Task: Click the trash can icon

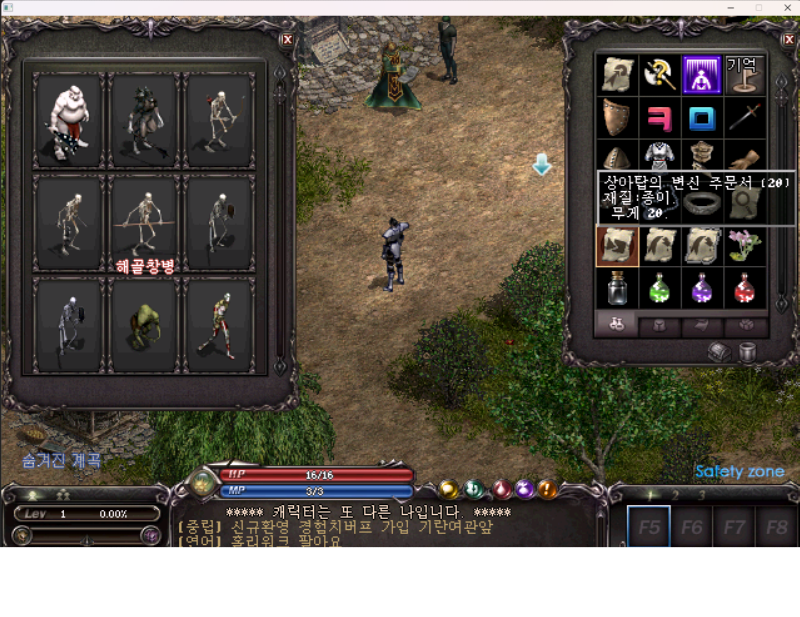Action: (x=747, y=352)
